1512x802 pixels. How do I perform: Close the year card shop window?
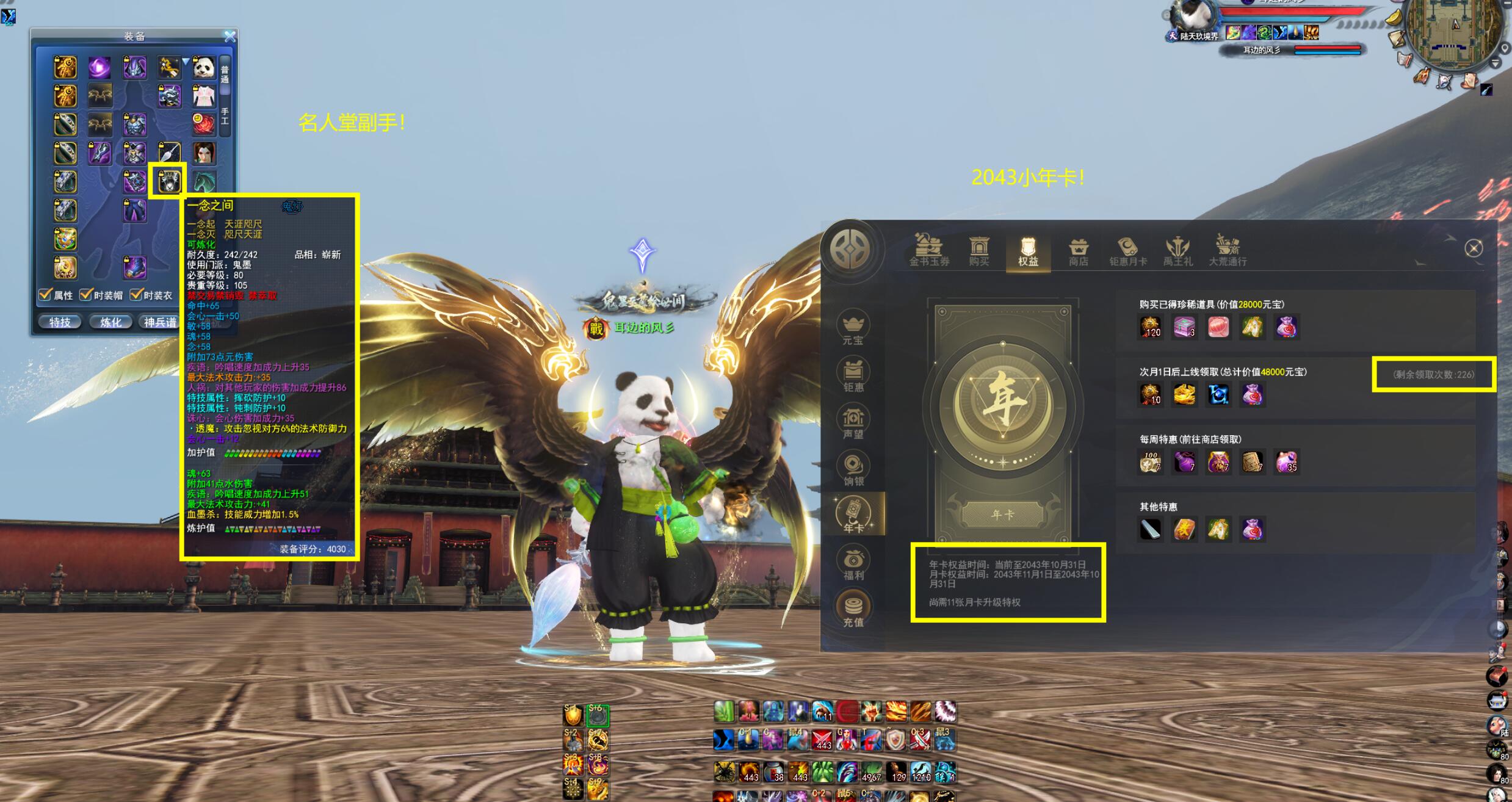[1474, 248]
